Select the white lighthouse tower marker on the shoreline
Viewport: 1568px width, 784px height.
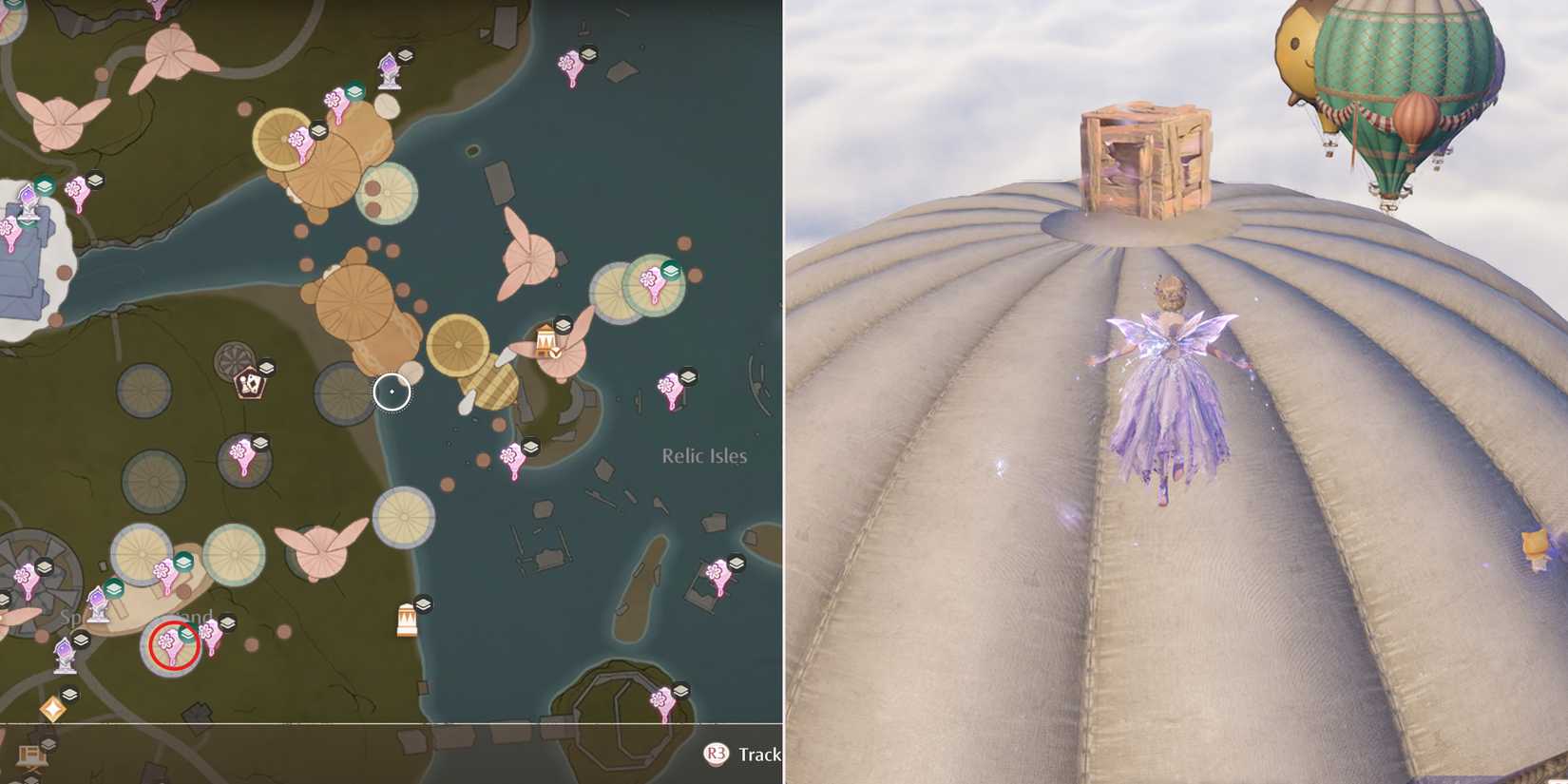point(407,617)
